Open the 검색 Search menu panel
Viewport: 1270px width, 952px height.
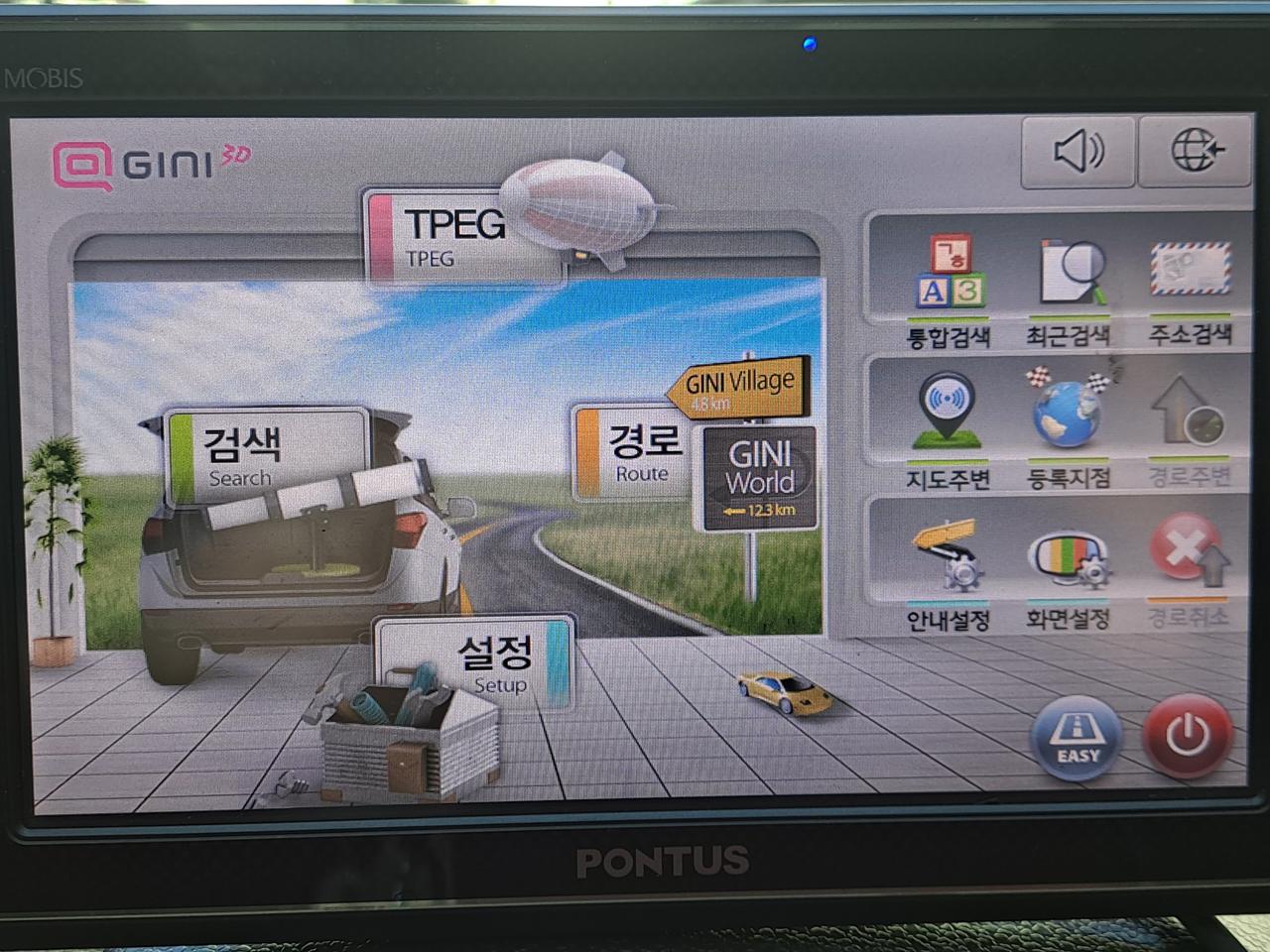[266, 451]
